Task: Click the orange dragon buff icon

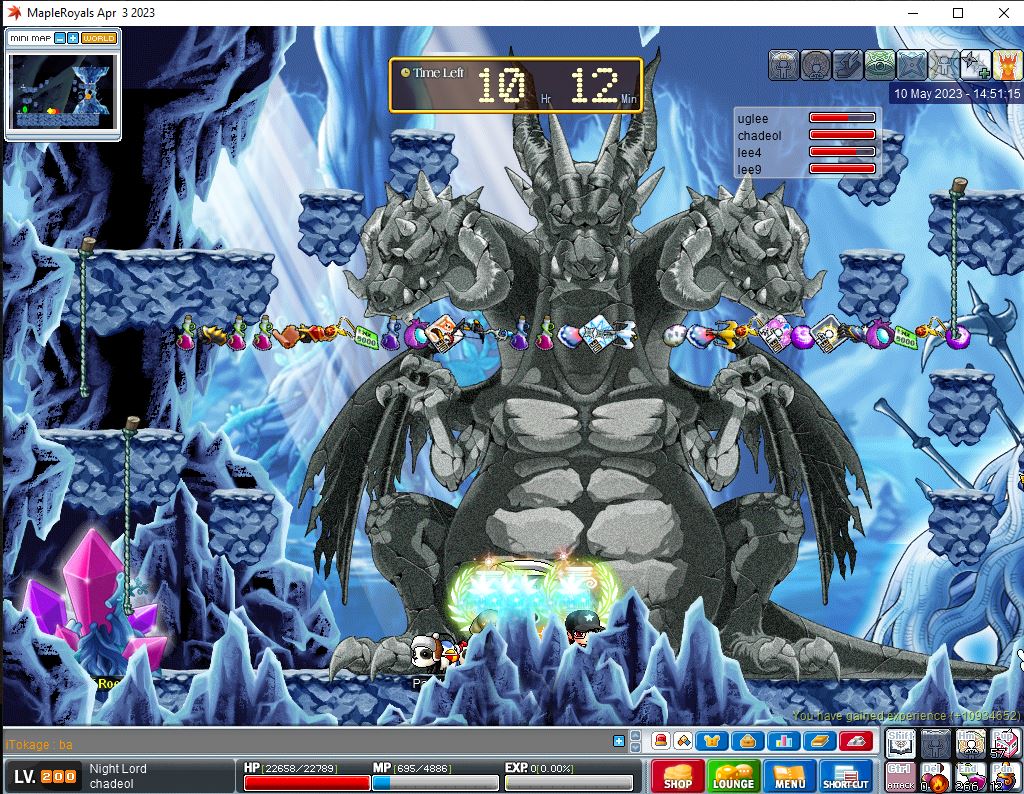Action: [x=1006, y=65]
